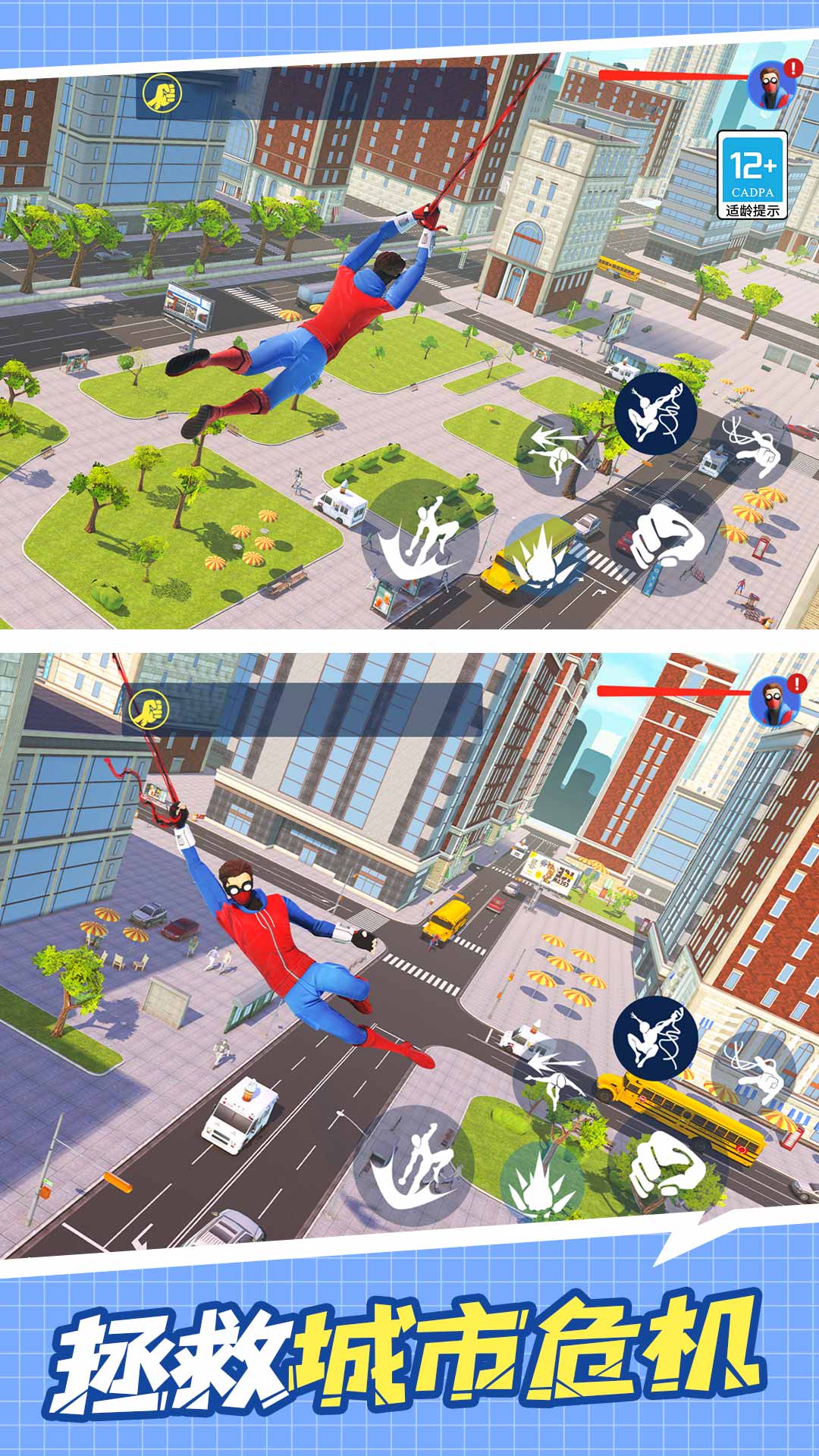Select the yellow fist icon in lower screenshot
The image size is (819, 1456).
[x=149, y=710]
